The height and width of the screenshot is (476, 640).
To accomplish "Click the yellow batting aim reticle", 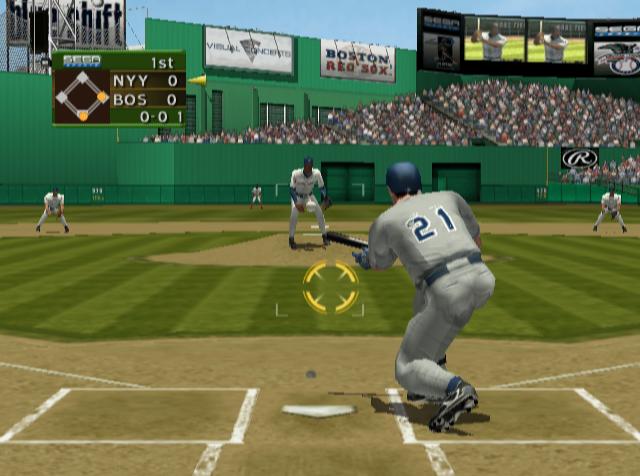I will (x=330, y=287).
